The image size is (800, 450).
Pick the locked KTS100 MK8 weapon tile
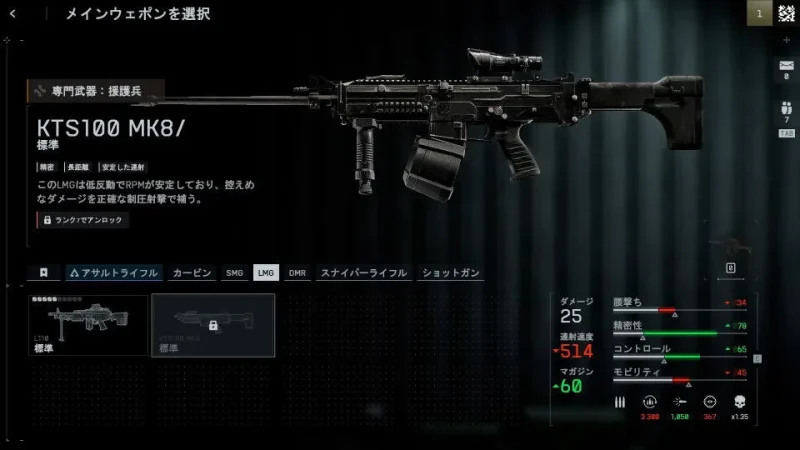(x=212, y=325)
